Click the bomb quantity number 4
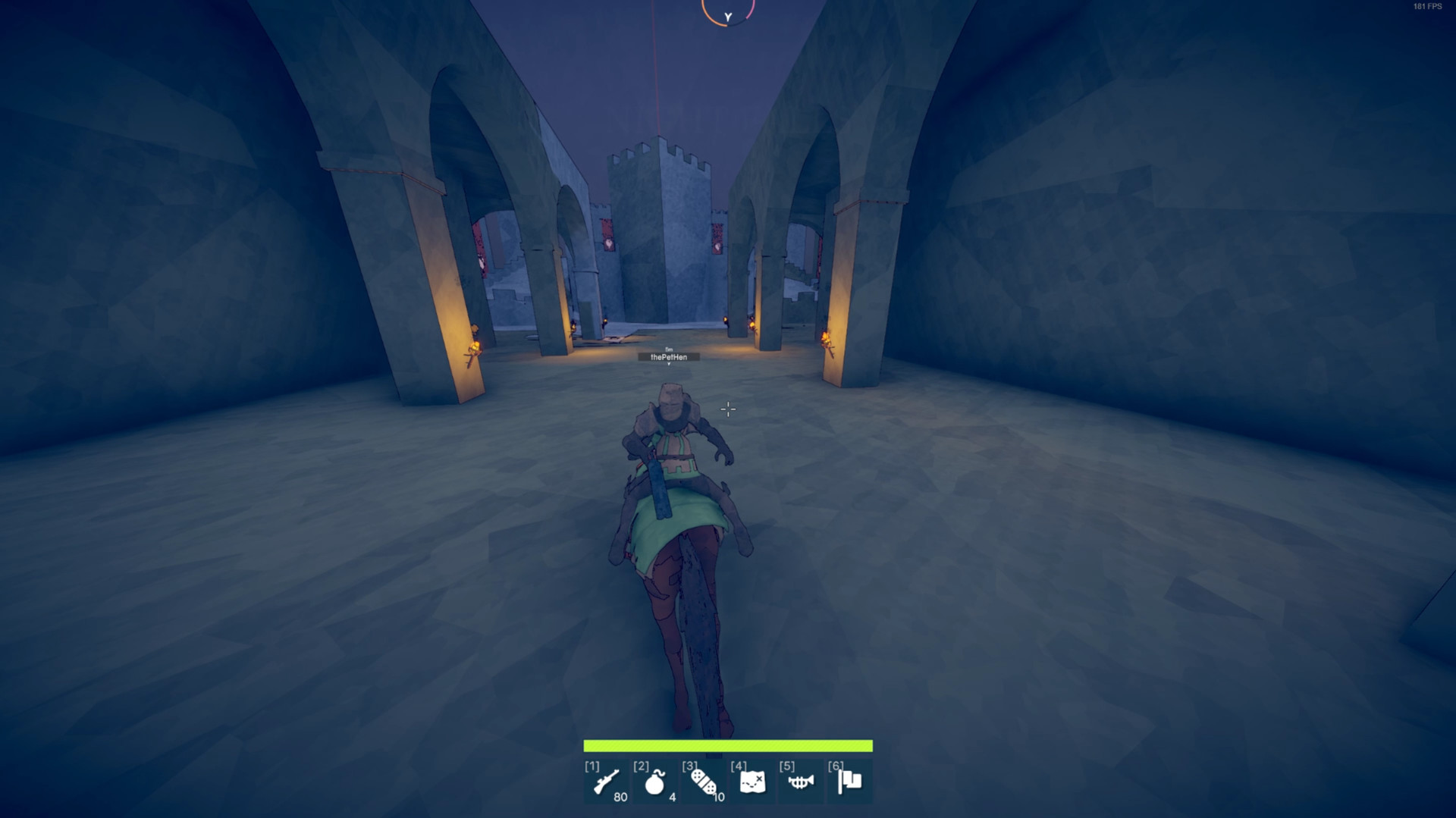The height and width of the screenshot is (818, 1456). [x=670, y=798]
